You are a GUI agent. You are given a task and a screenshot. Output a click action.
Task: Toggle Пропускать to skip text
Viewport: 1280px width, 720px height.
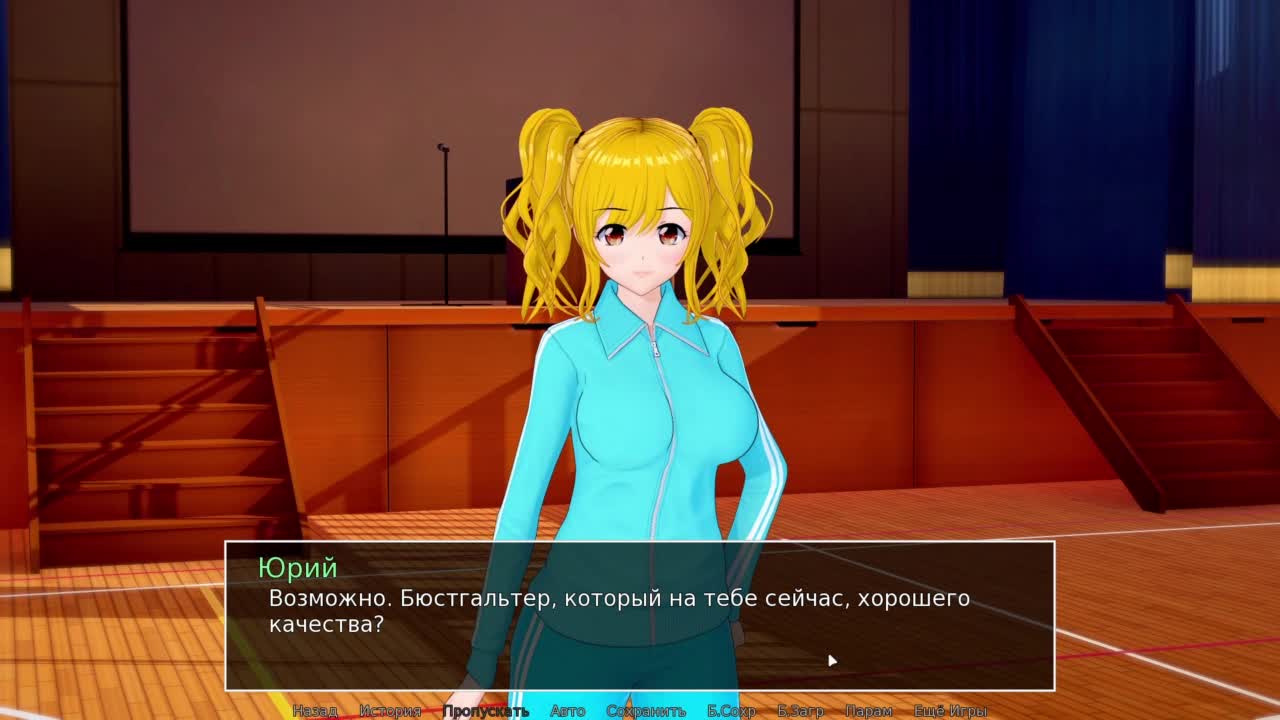(485, 711)
